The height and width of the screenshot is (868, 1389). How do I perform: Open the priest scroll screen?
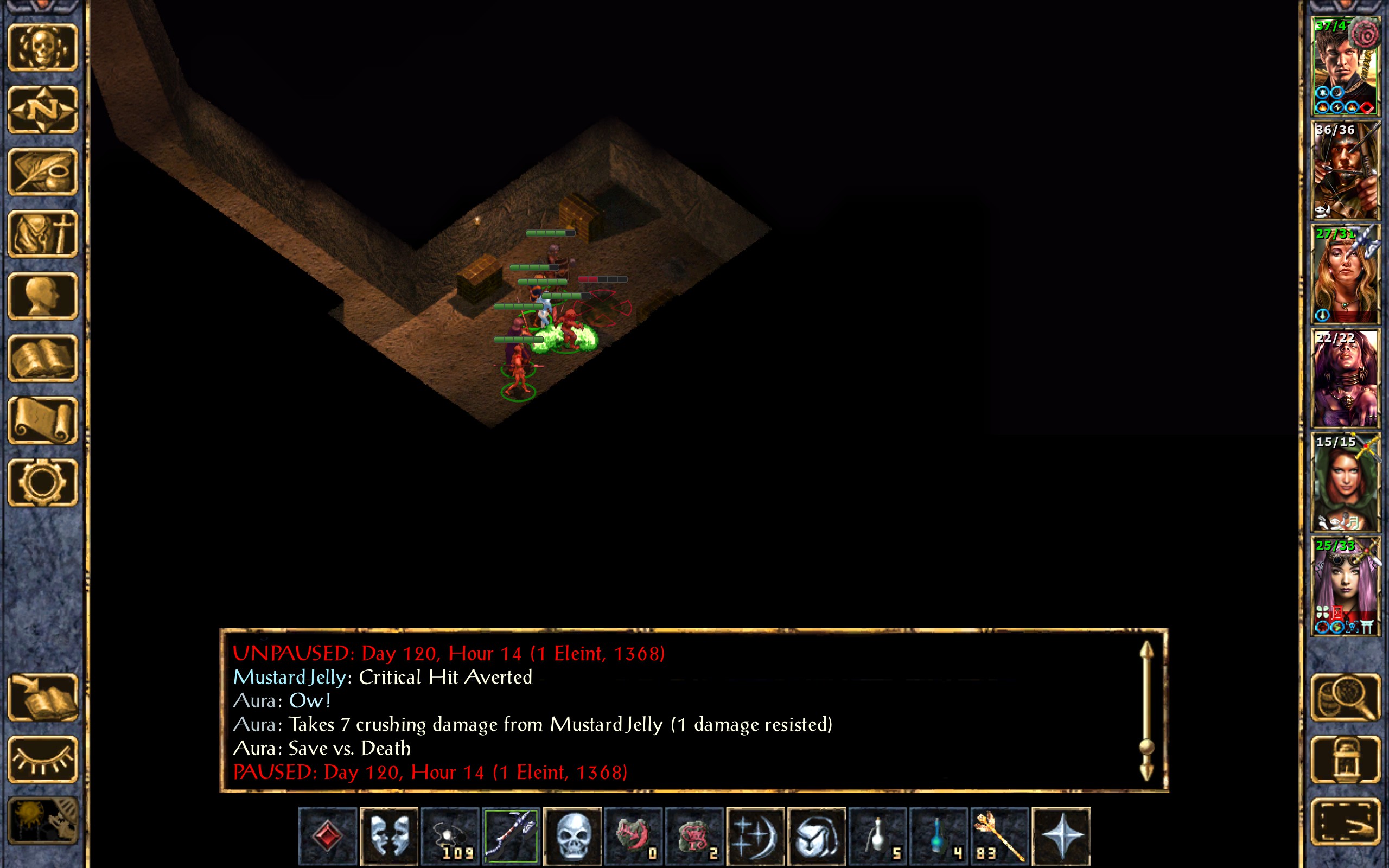coord(43,420)
